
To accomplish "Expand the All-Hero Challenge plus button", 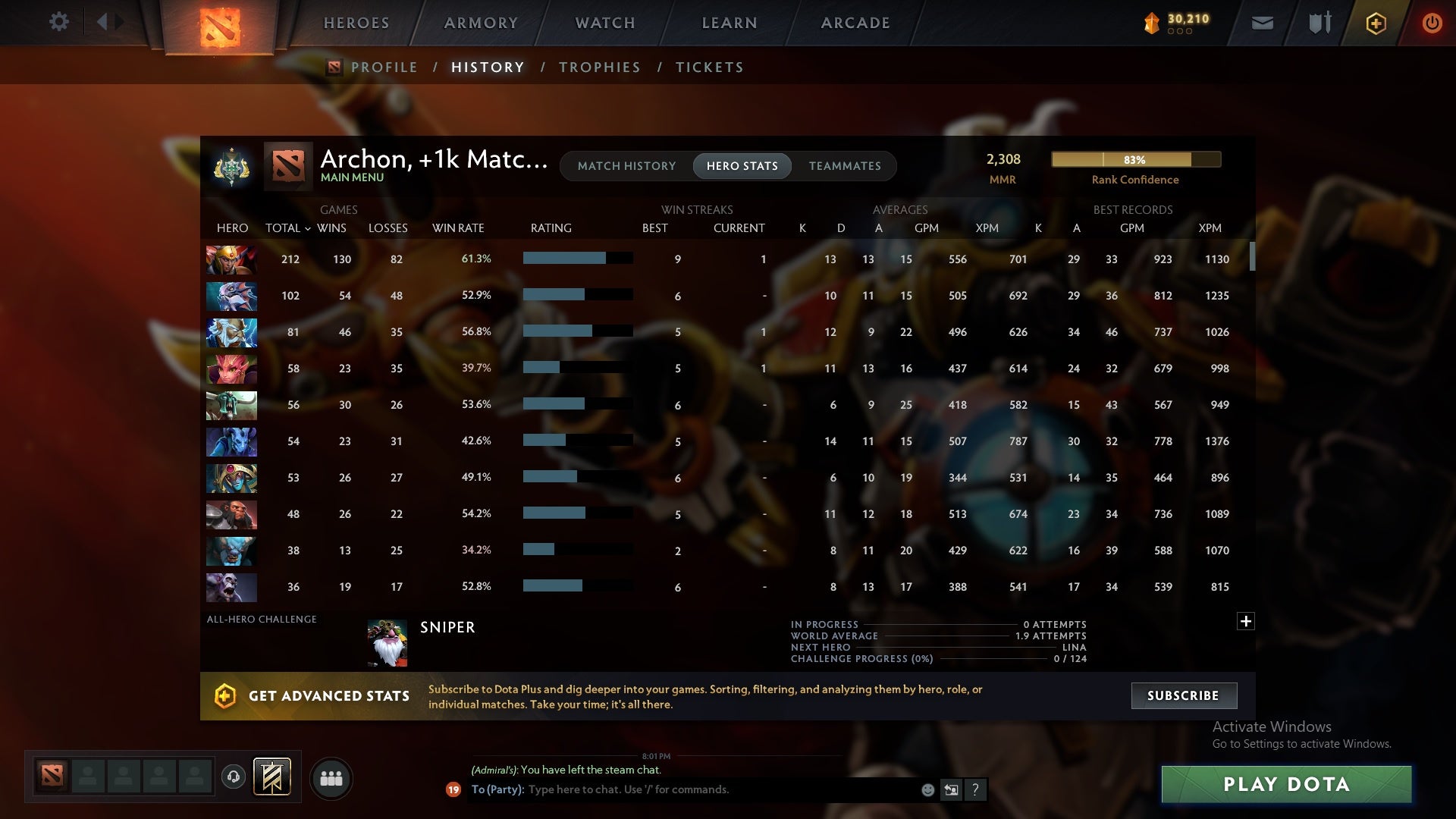I will (1244, 621).
